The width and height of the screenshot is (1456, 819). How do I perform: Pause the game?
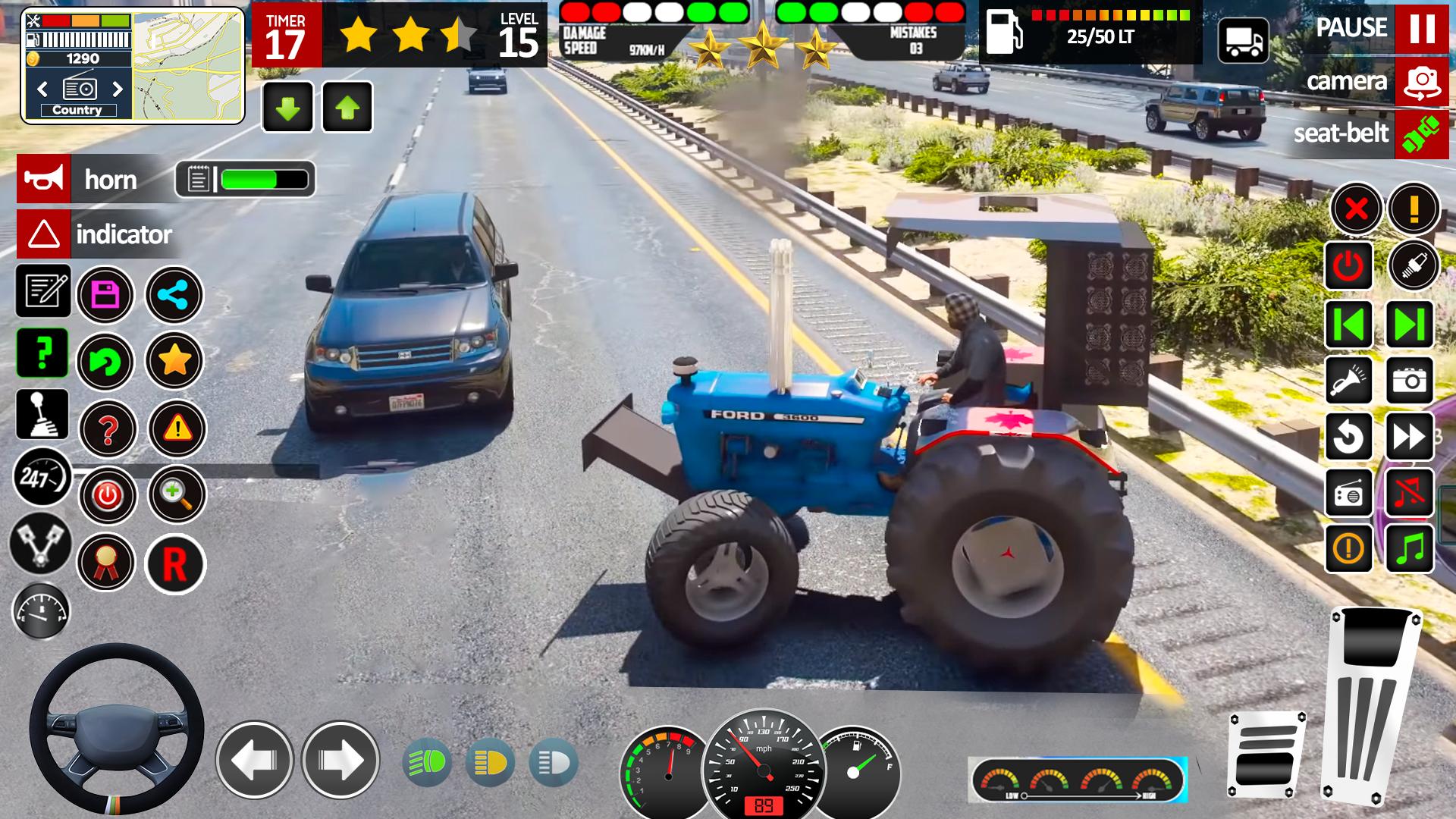[x=1421, y=28]
